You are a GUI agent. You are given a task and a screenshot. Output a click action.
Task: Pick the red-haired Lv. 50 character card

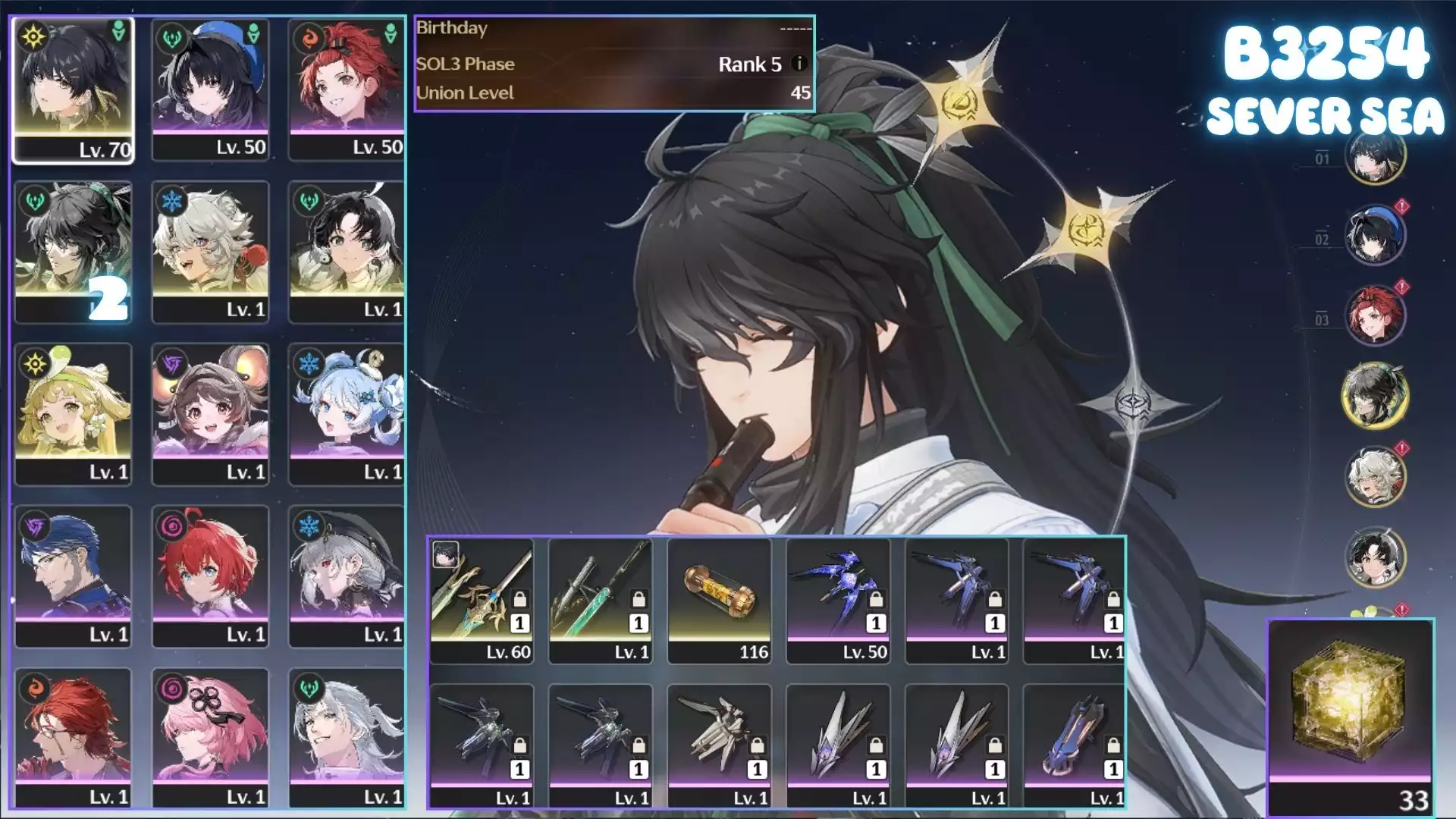[x=347, y=89]
